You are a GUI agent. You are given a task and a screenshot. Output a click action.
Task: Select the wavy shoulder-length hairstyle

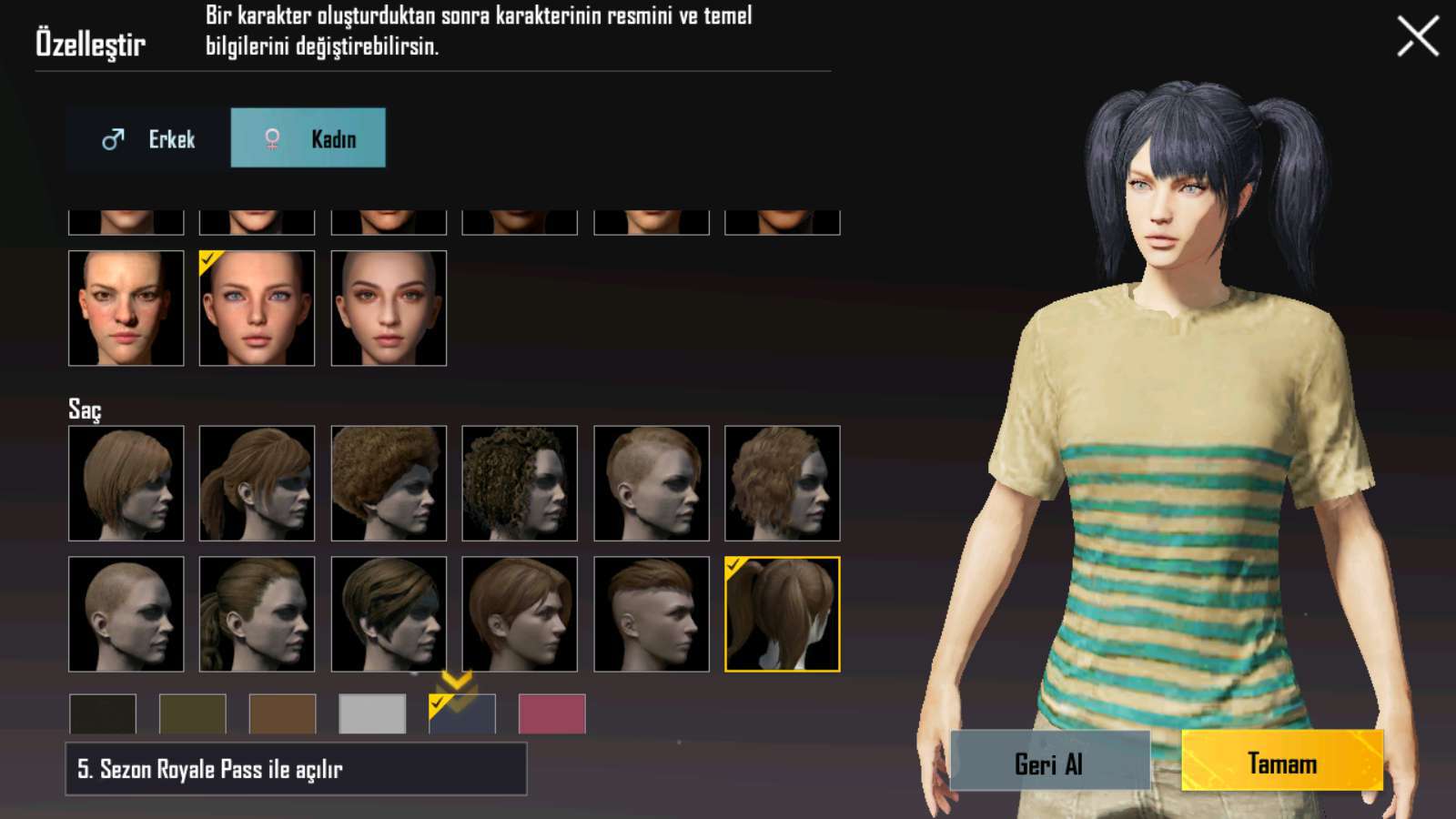(782, 483)
